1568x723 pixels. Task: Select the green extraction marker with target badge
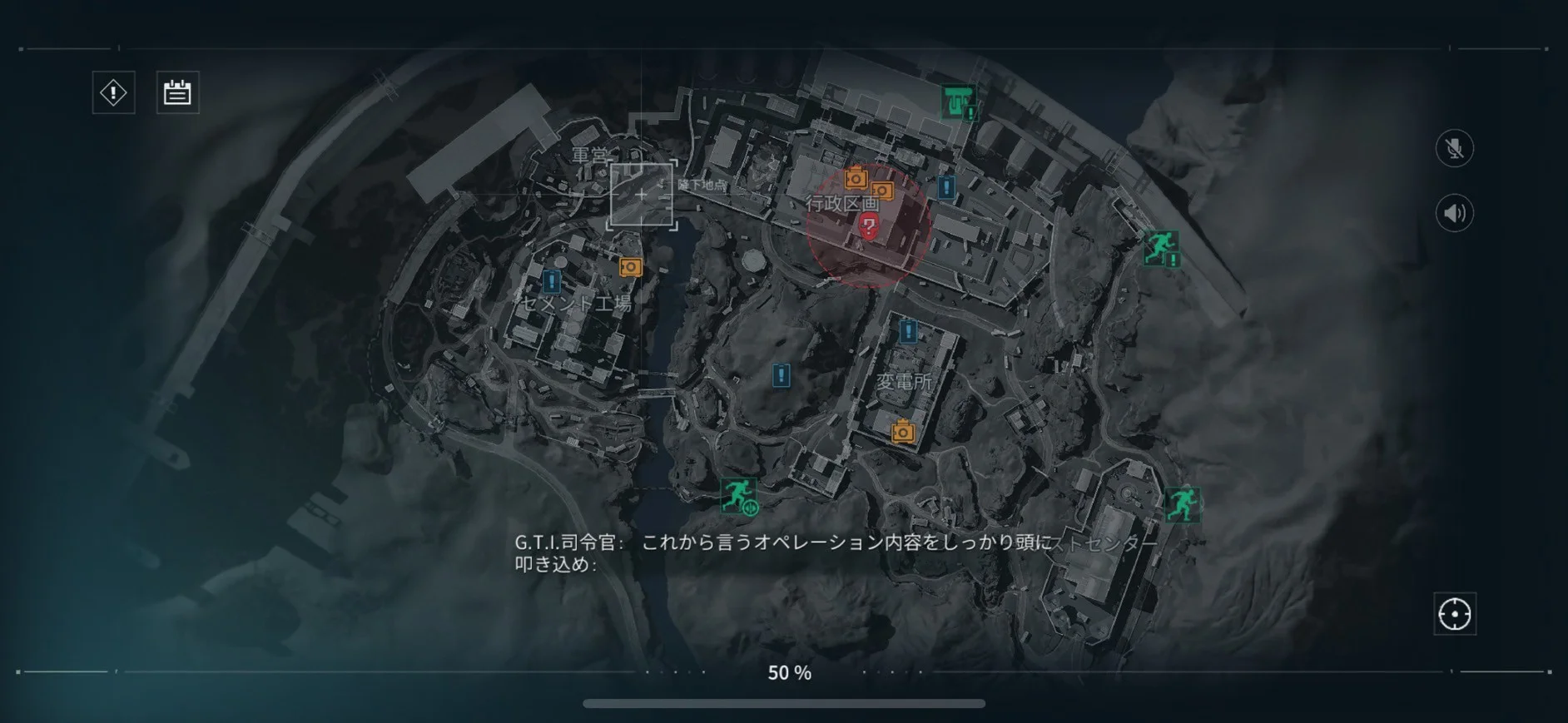[x=738, y=496]
